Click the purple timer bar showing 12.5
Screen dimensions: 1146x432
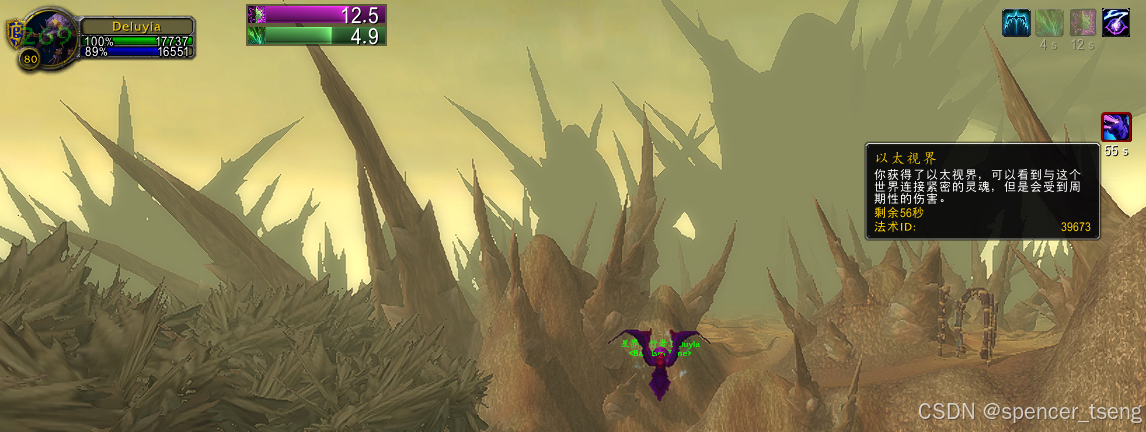[x=316, y=14]
